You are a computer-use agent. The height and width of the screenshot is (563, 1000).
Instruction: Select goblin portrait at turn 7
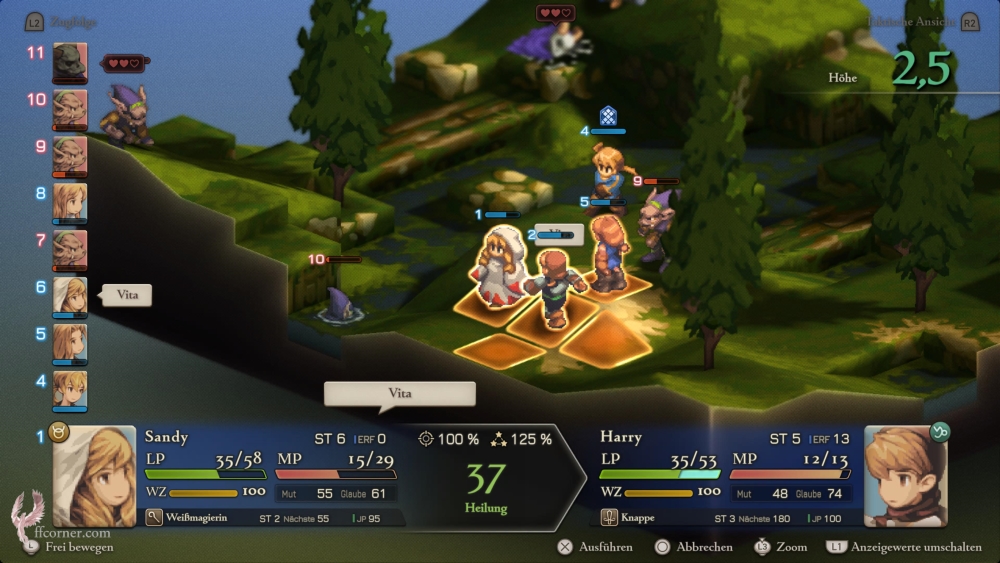click(x=70, y=250)
